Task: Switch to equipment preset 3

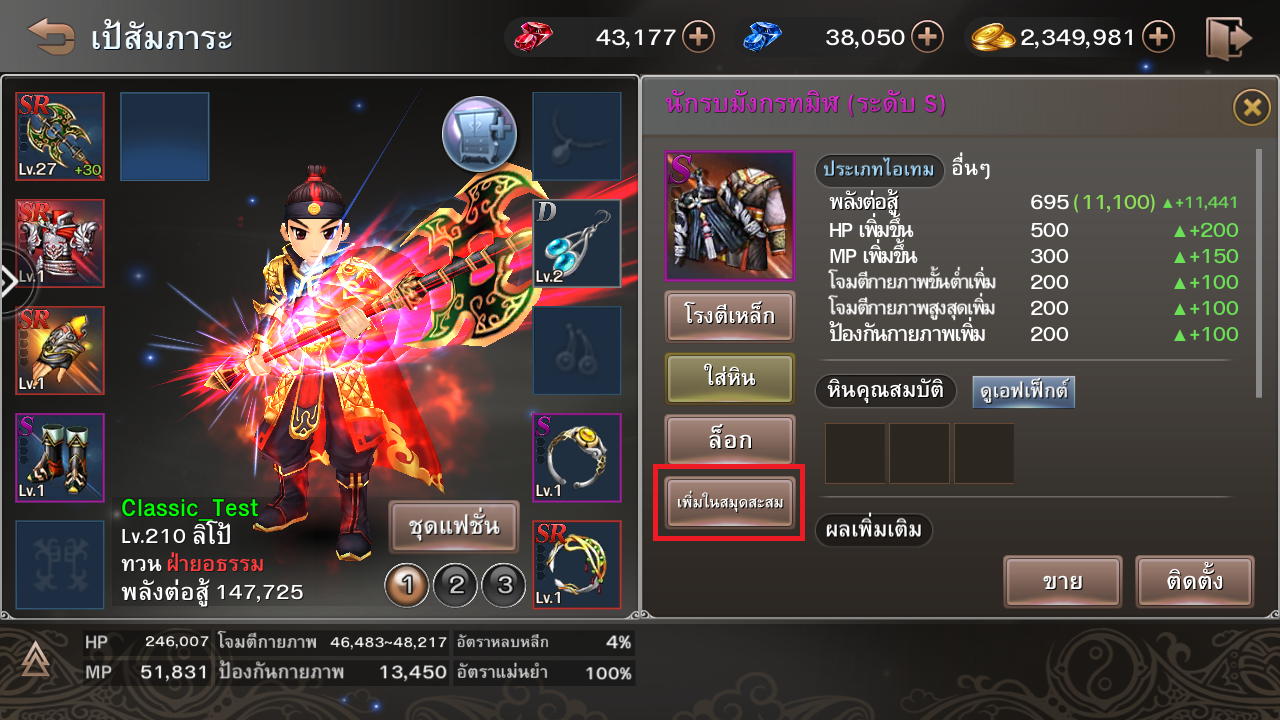Action: [504, 585]
